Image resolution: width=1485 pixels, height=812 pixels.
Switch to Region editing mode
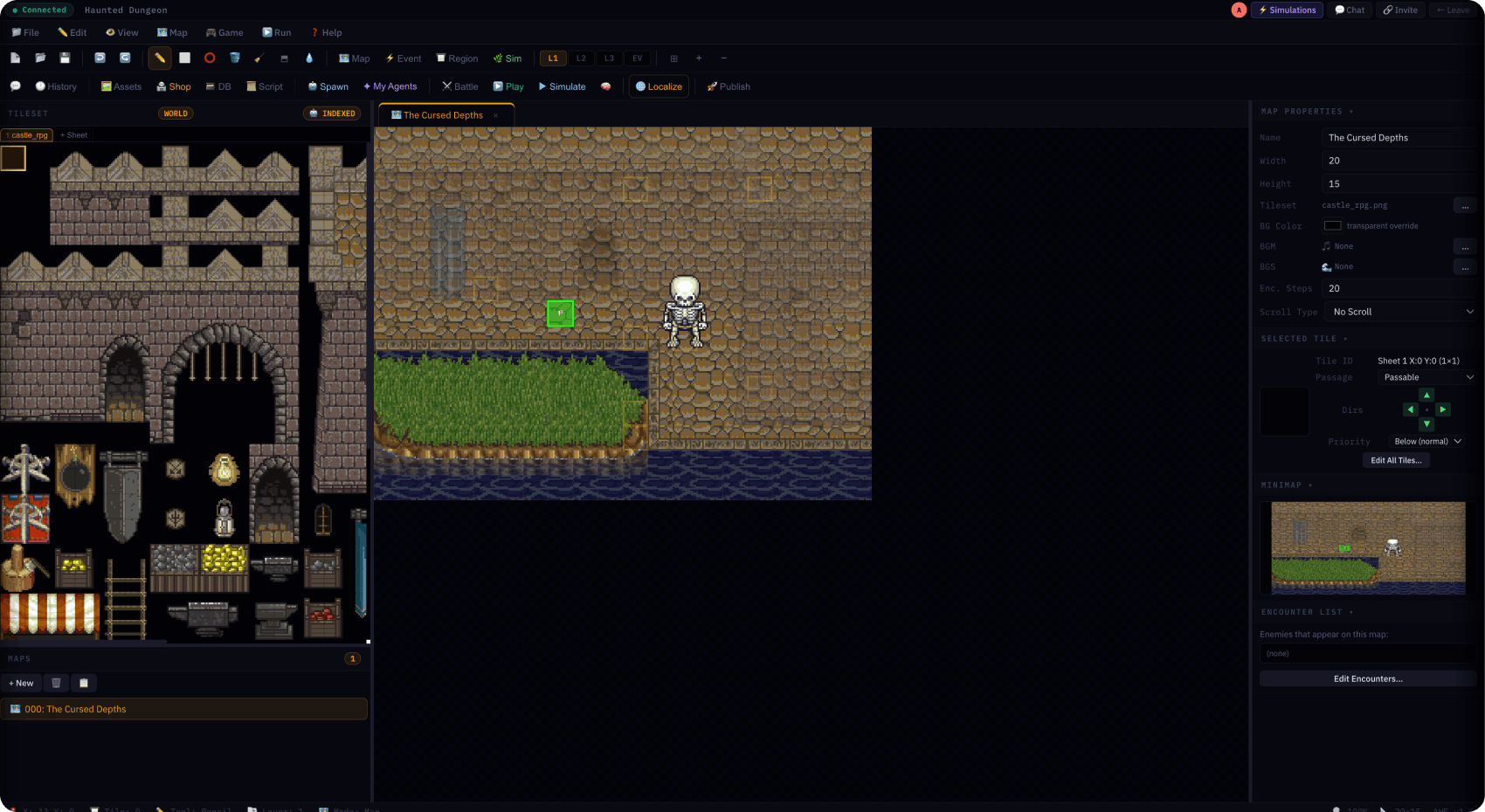[457, 58]
